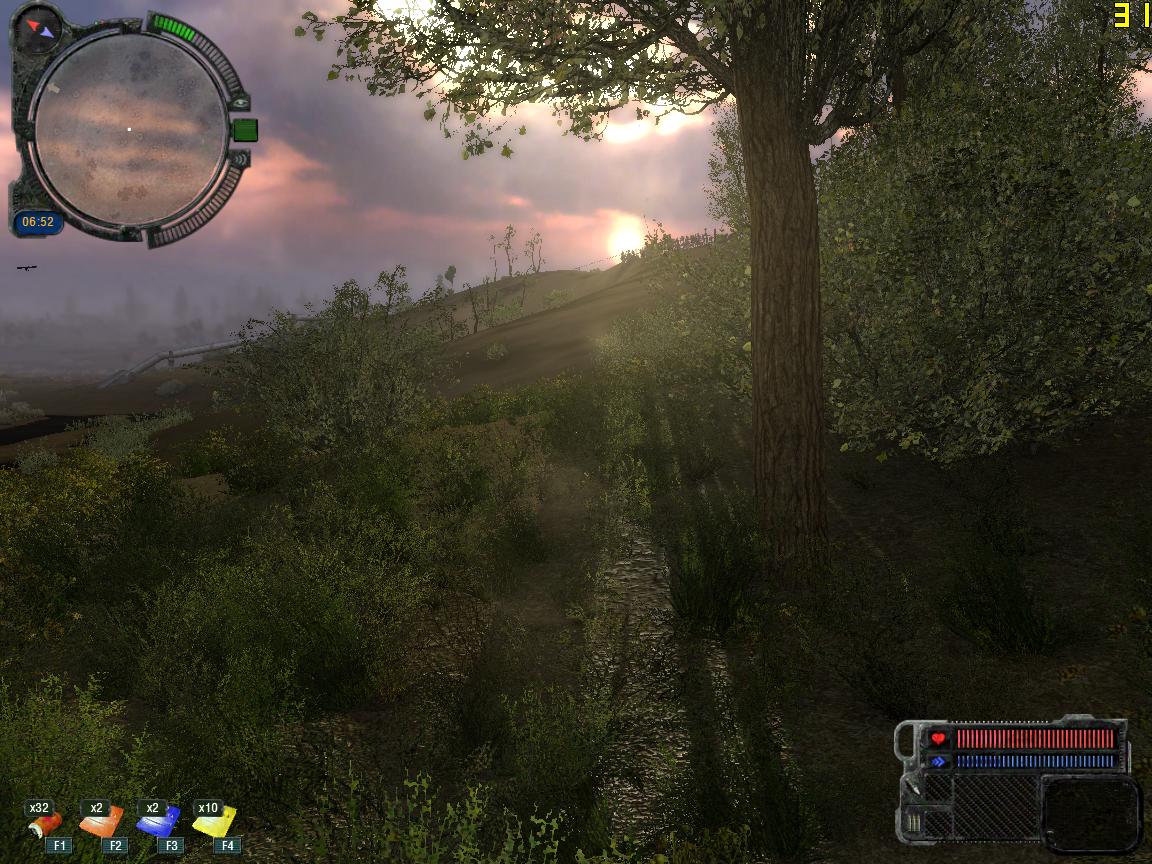
Task: Use the canned food quick slot
Action: (x=45, y=824)
